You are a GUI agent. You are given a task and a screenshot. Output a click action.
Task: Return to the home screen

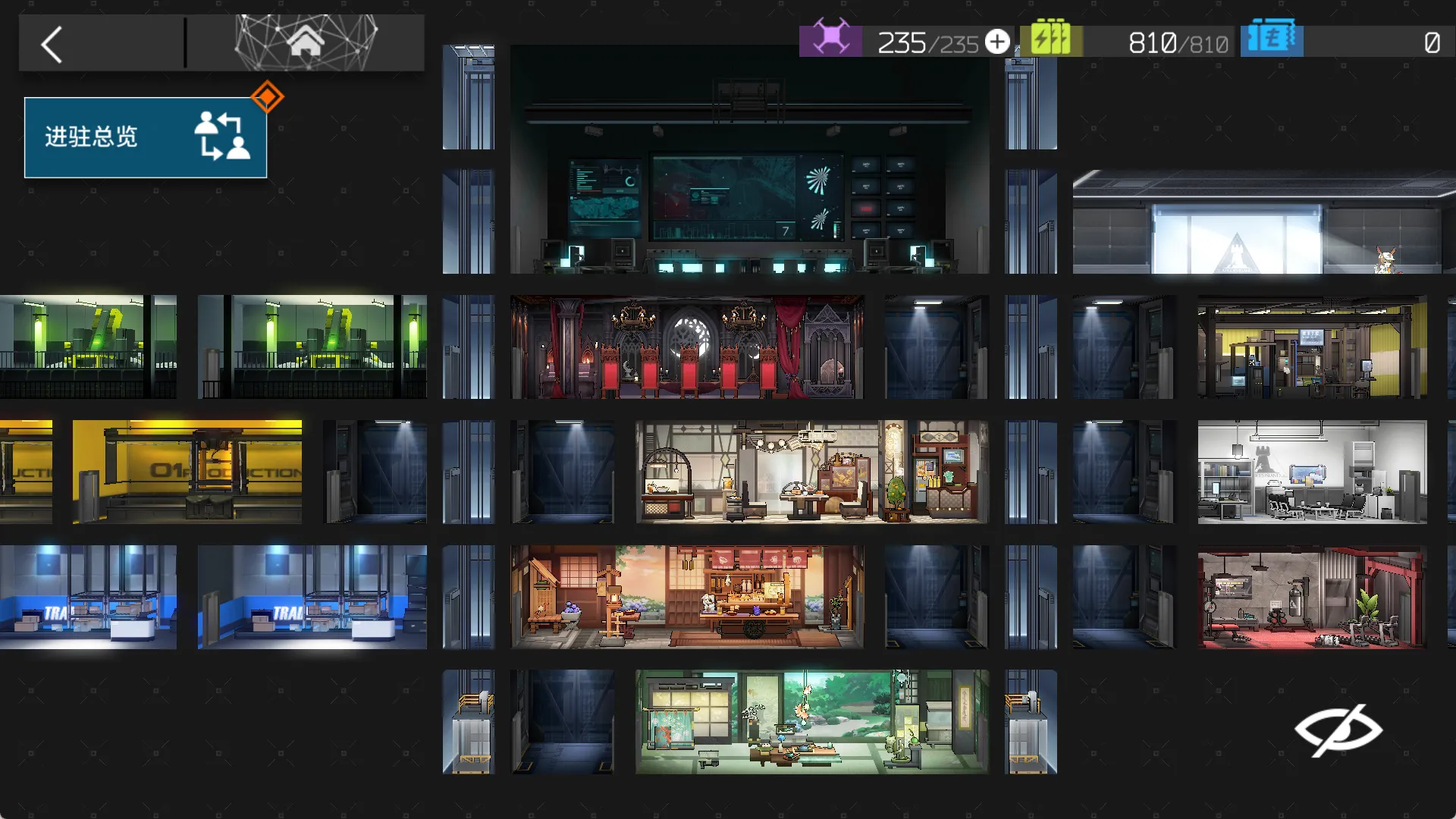tap(306, 42)
